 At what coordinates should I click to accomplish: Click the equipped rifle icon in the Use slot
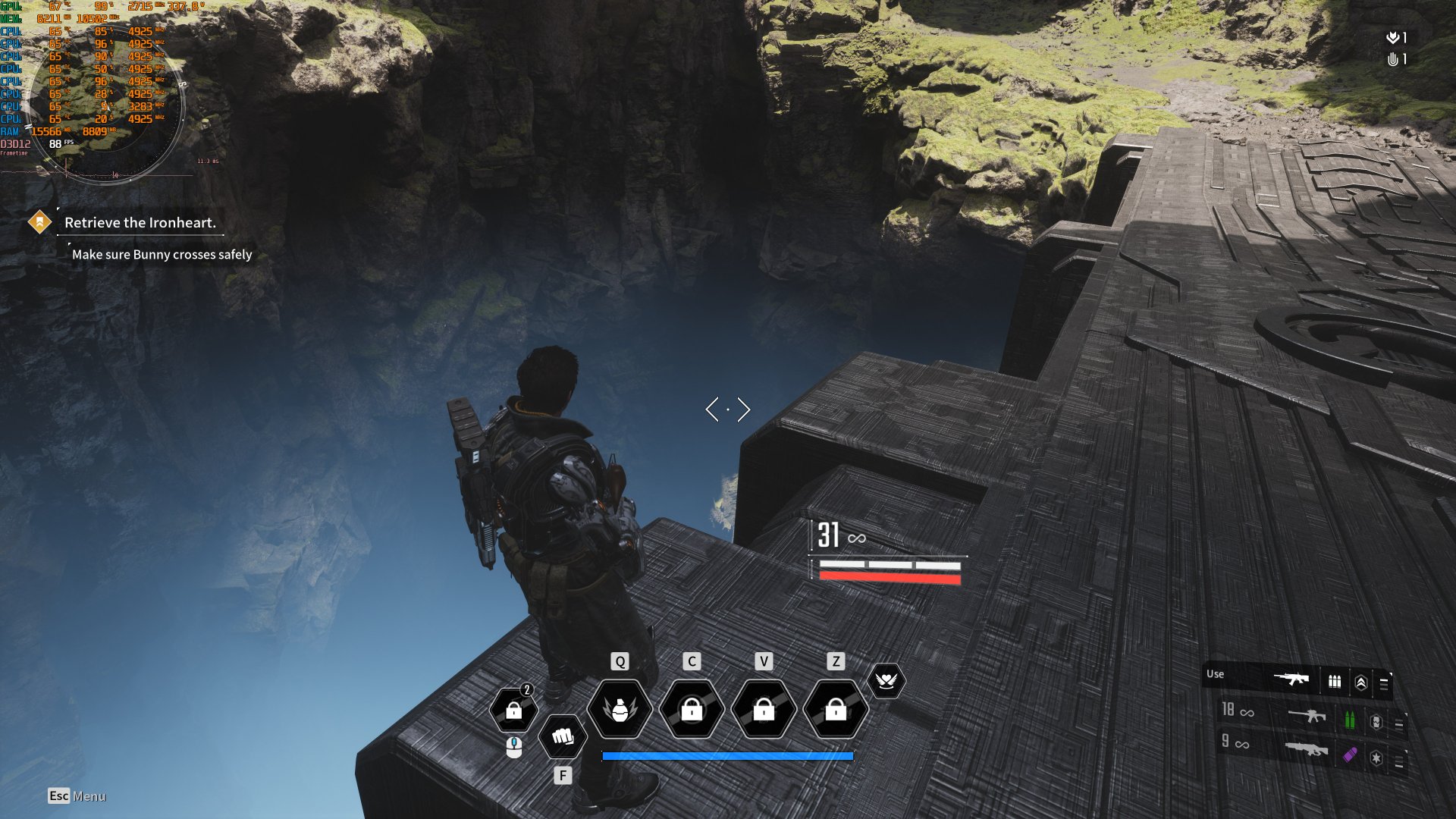[1291, 680]
